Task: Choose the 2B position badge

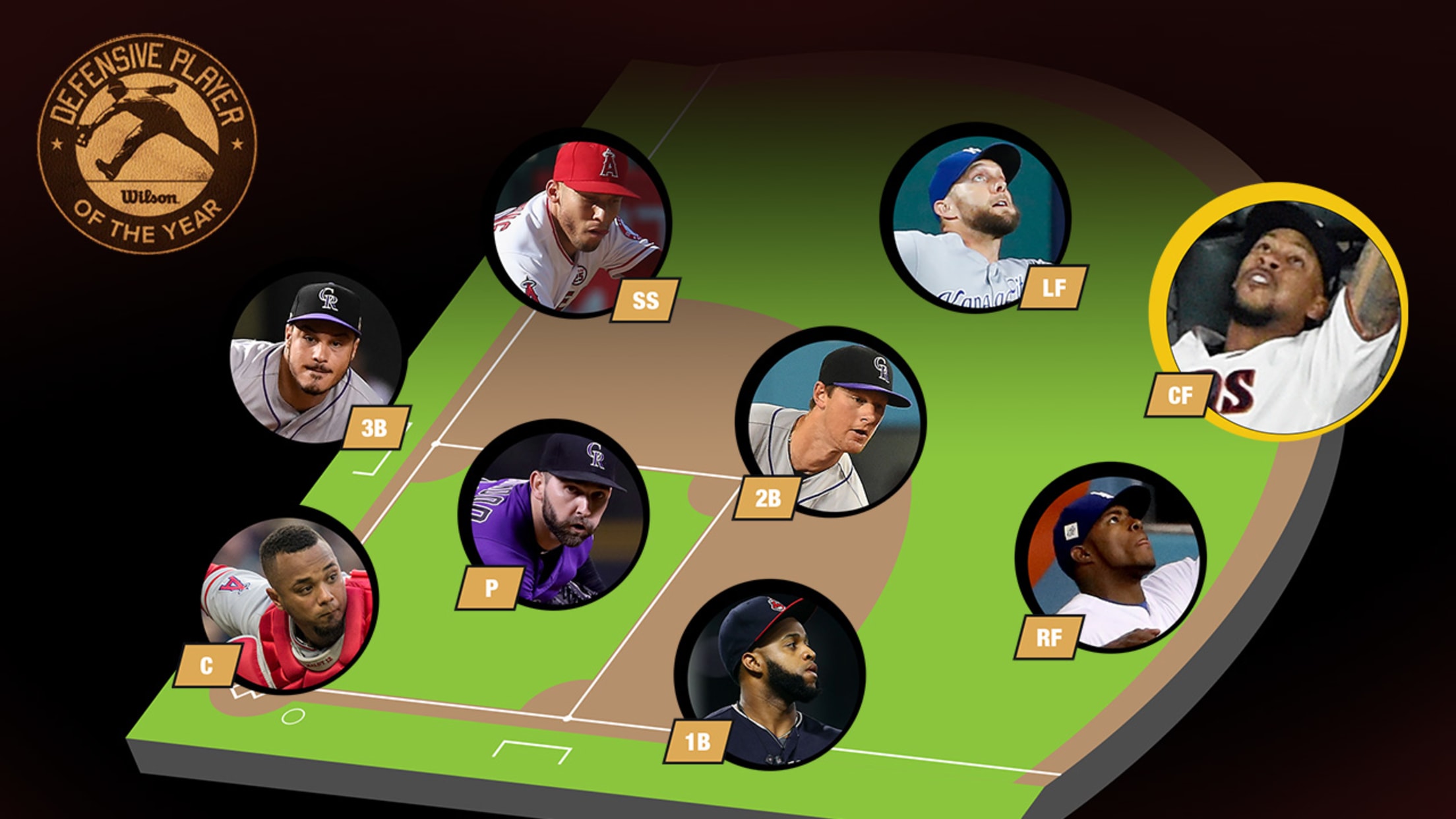Action: [768, 498]
